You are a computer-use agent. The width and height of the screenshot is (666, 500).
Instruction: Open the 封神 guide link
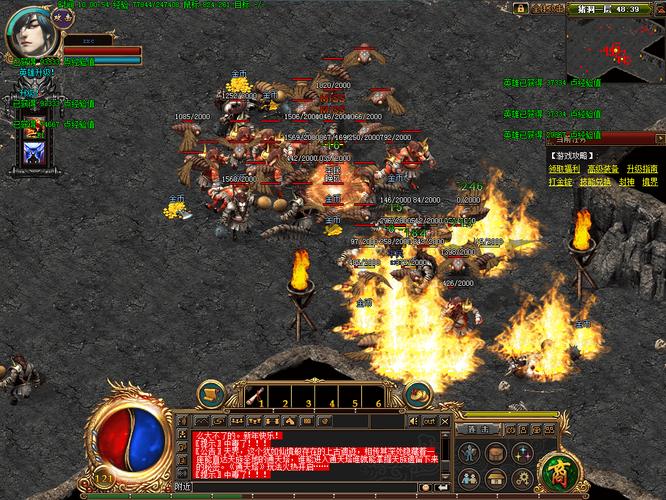627,182
